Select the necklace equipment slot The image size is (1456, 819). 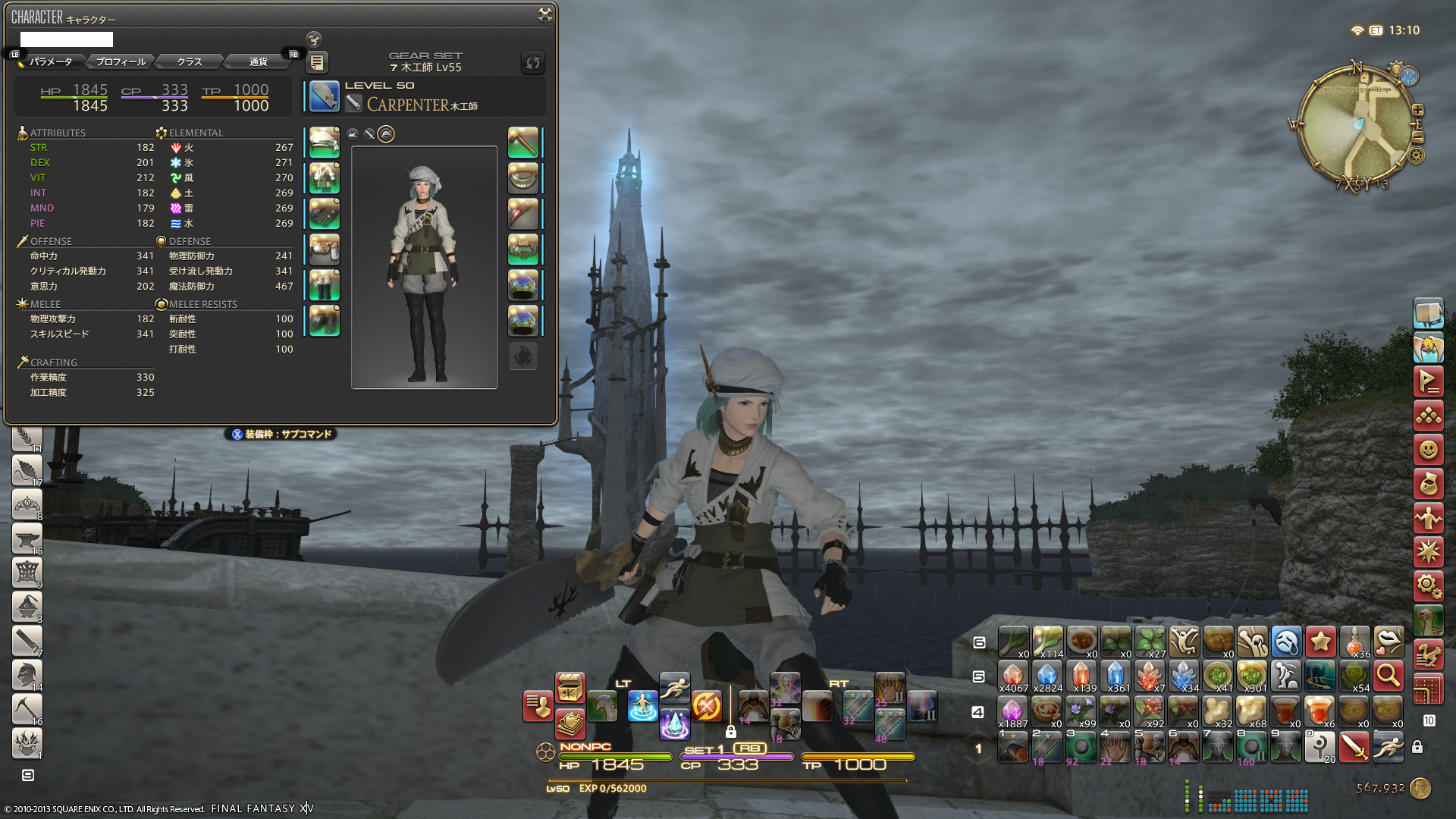(522, 178)
